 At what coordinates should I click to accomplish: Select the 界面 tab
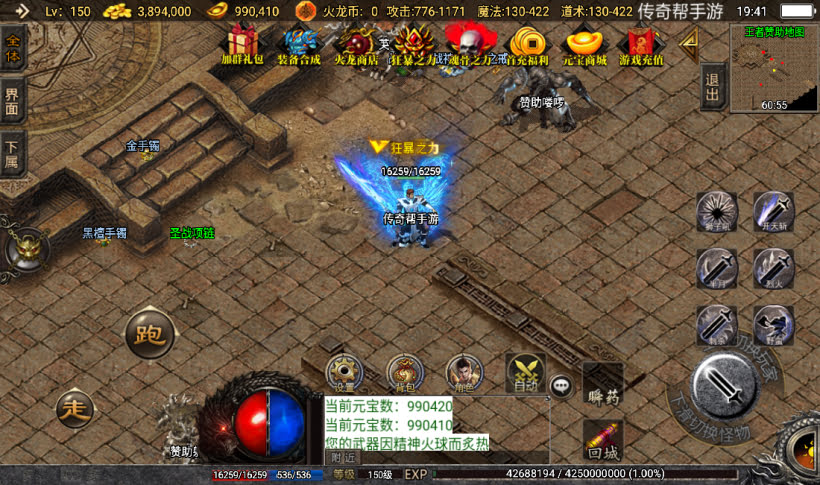13,103
